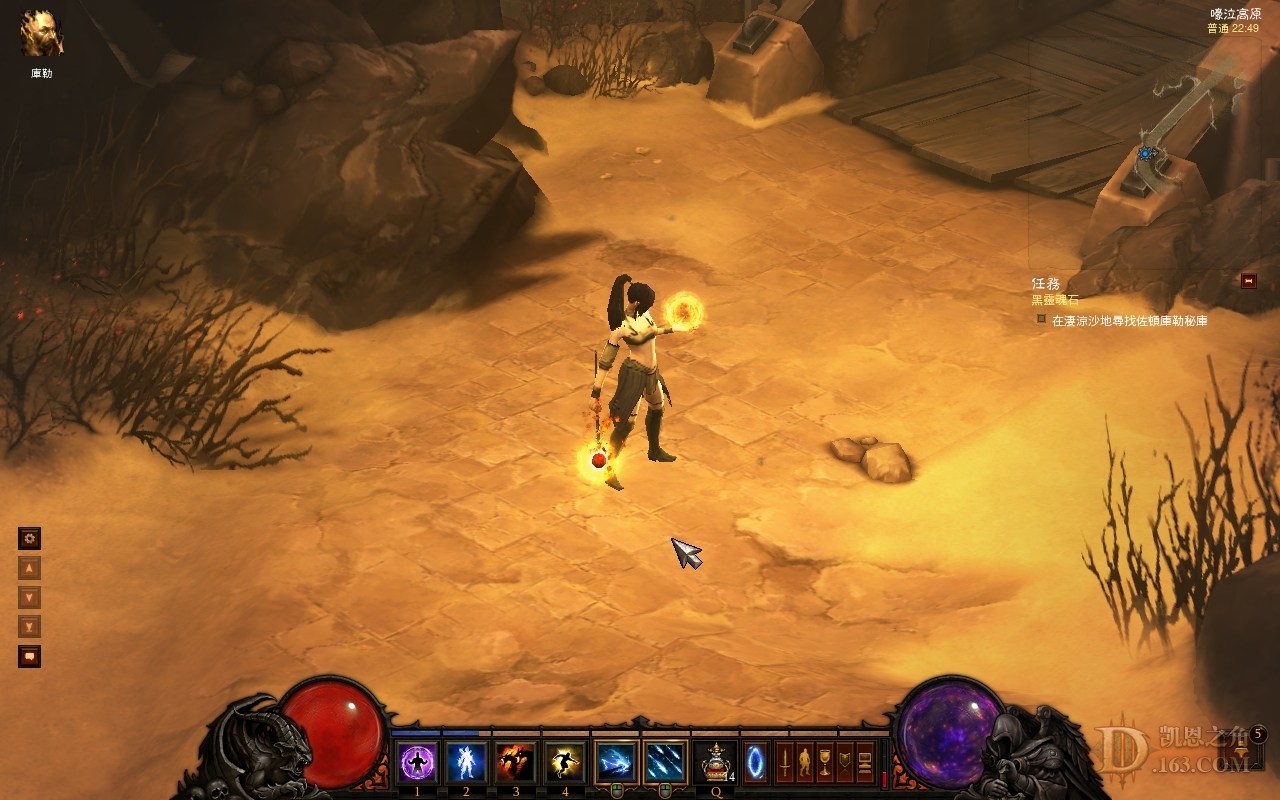Screen dimensions: 1280x800
Task: Open the banner quest journal button
Action: (x=845, y=762)
